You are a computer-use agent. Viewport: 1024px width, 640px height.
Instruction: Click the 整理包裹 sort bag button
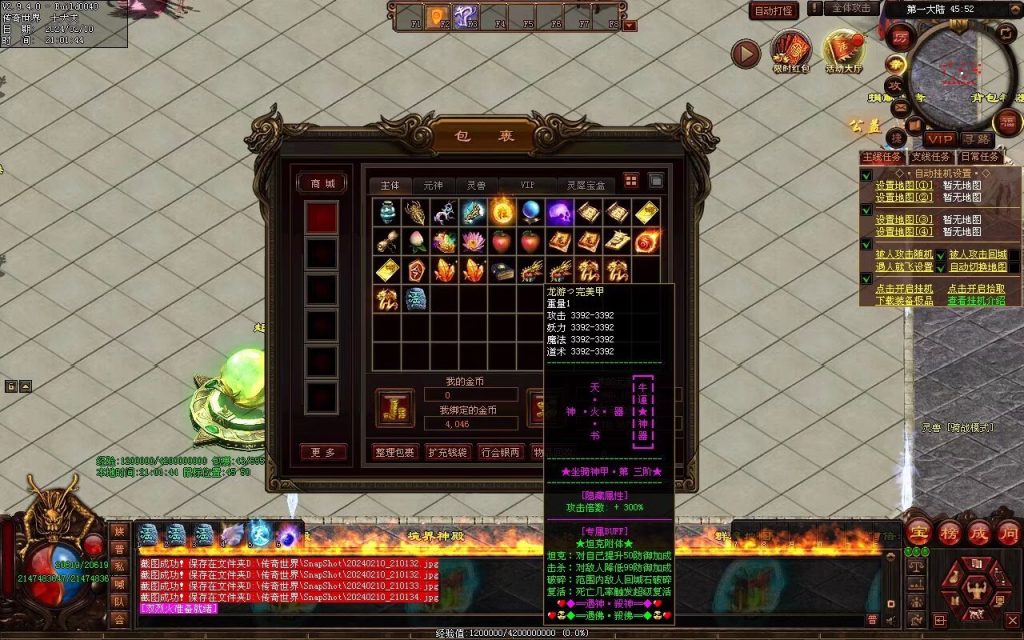click(x=395, y=451)
